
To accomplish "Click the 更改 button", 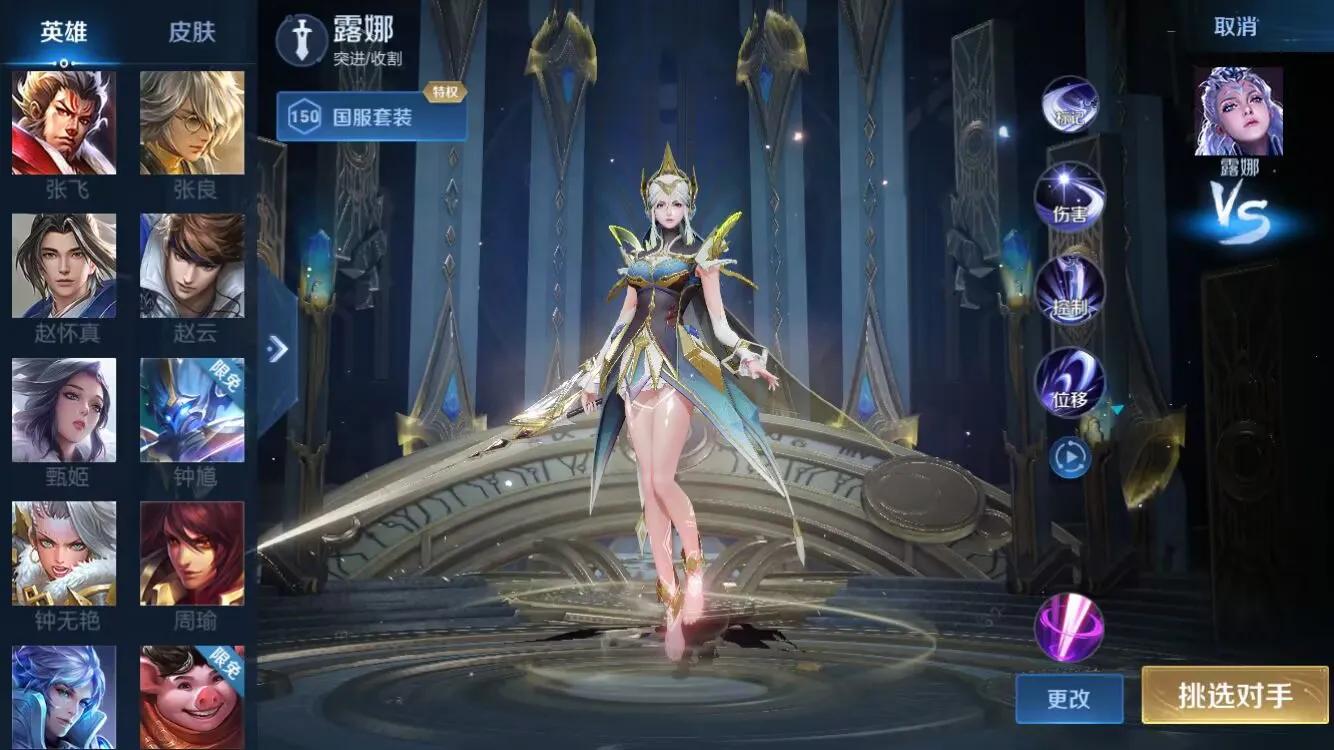I will tap(1069, 698).
